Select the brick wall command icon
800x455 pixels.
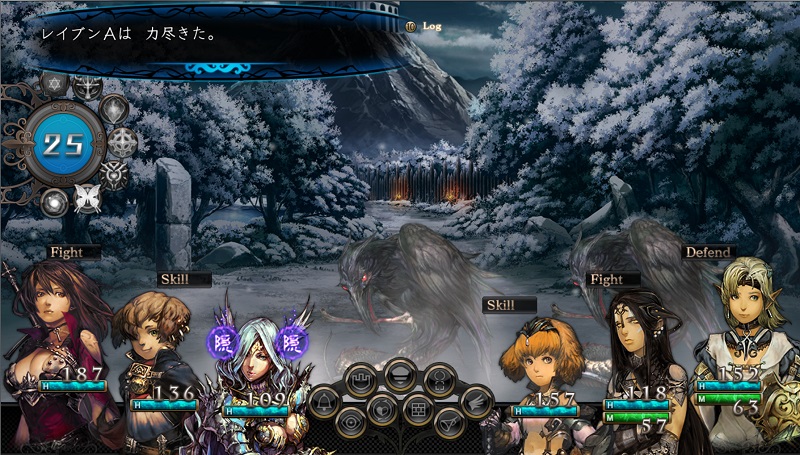pos(418,409)
